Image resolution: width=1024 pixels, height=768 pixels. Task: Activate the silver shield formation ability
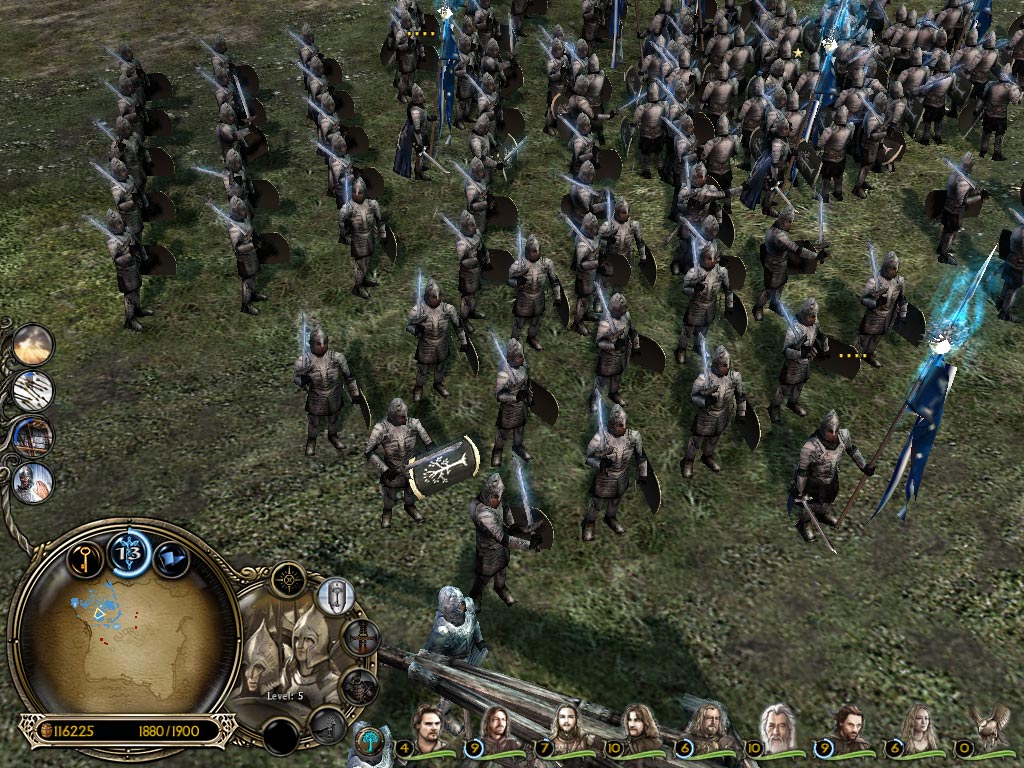coord(336,596)
